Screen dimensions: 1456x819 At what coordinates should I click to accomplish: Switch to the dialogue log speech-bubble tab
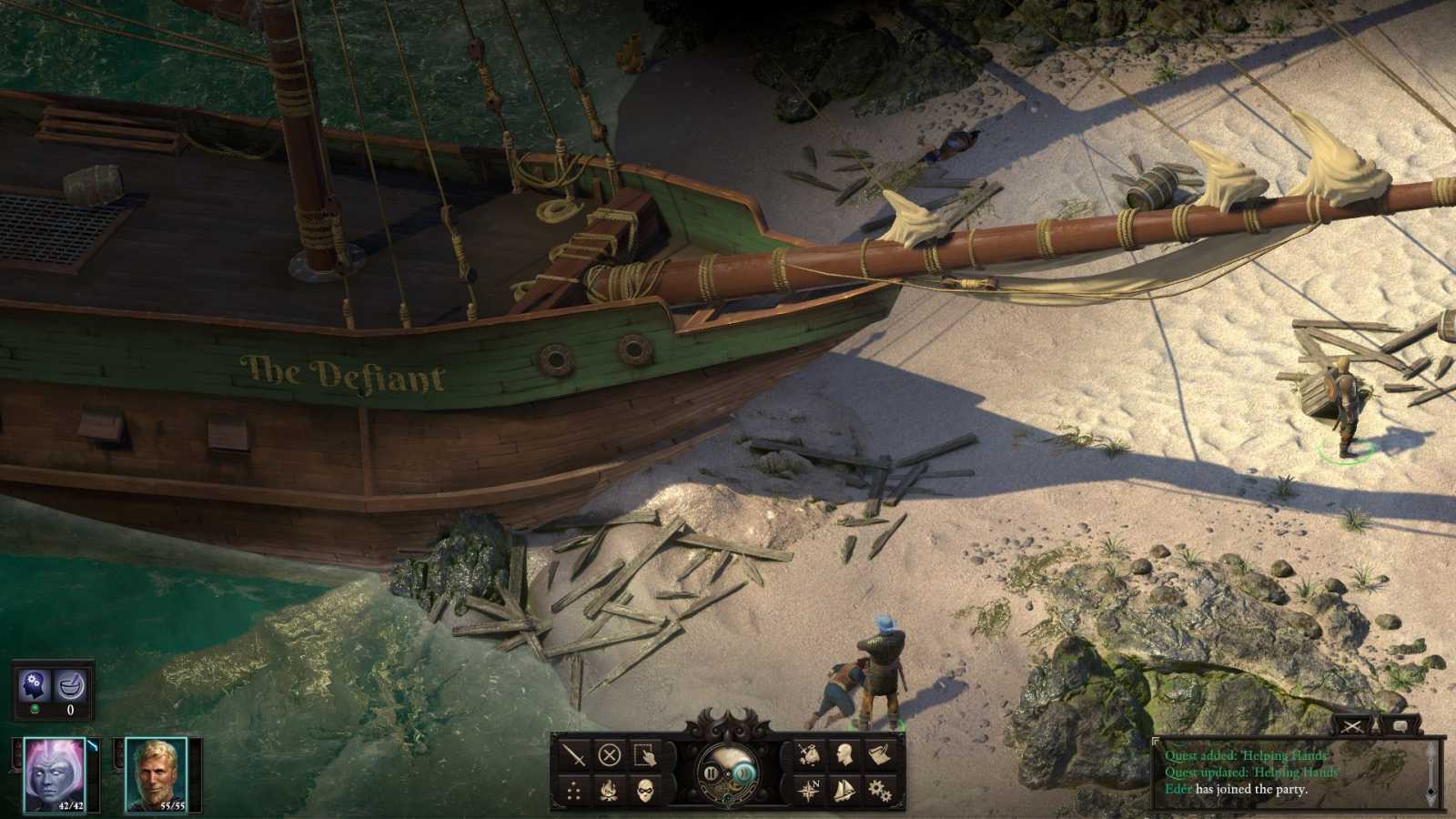tap(1400, 725)
